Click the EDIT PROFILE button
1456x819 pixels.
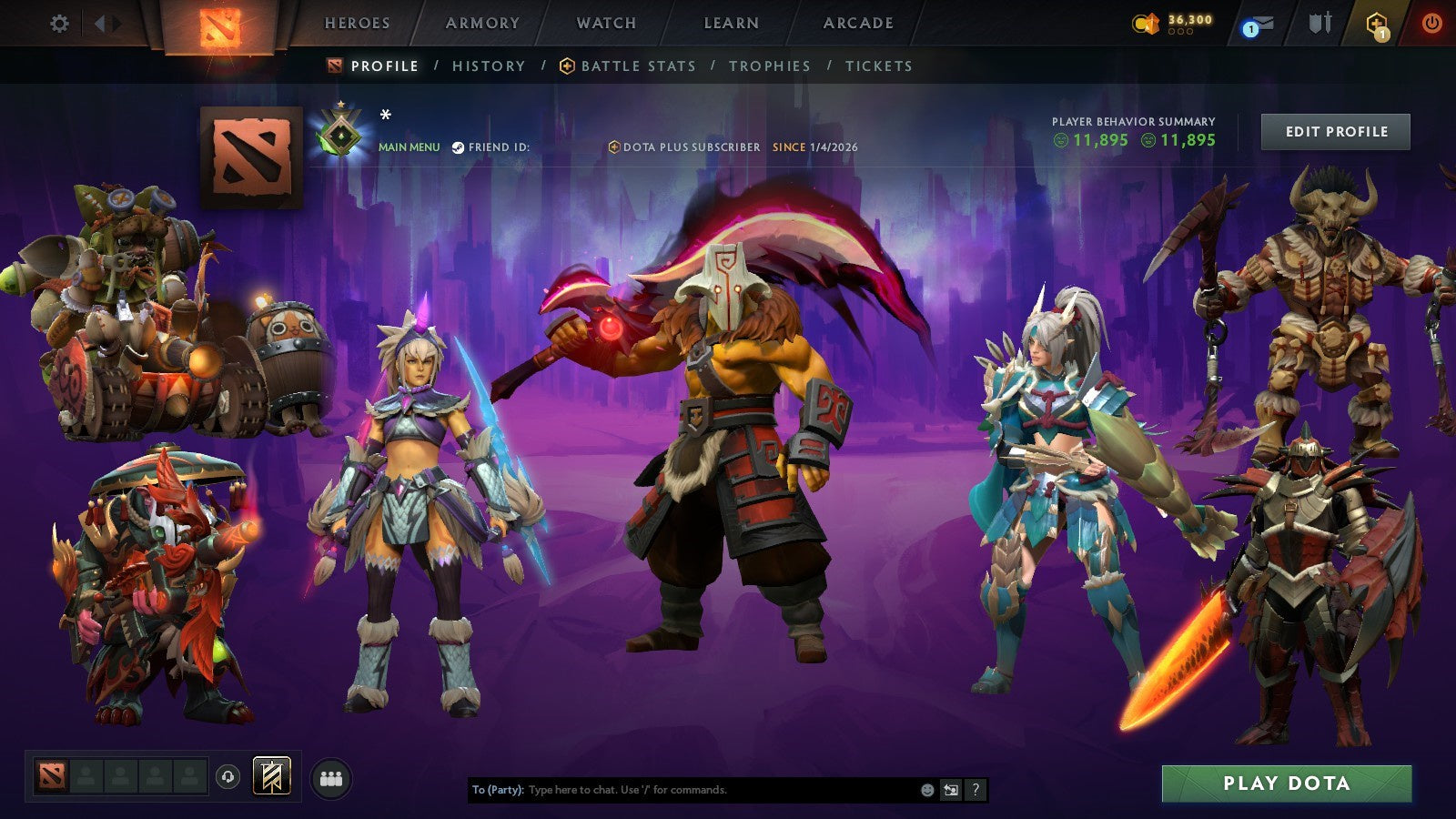coord(1334,131)
